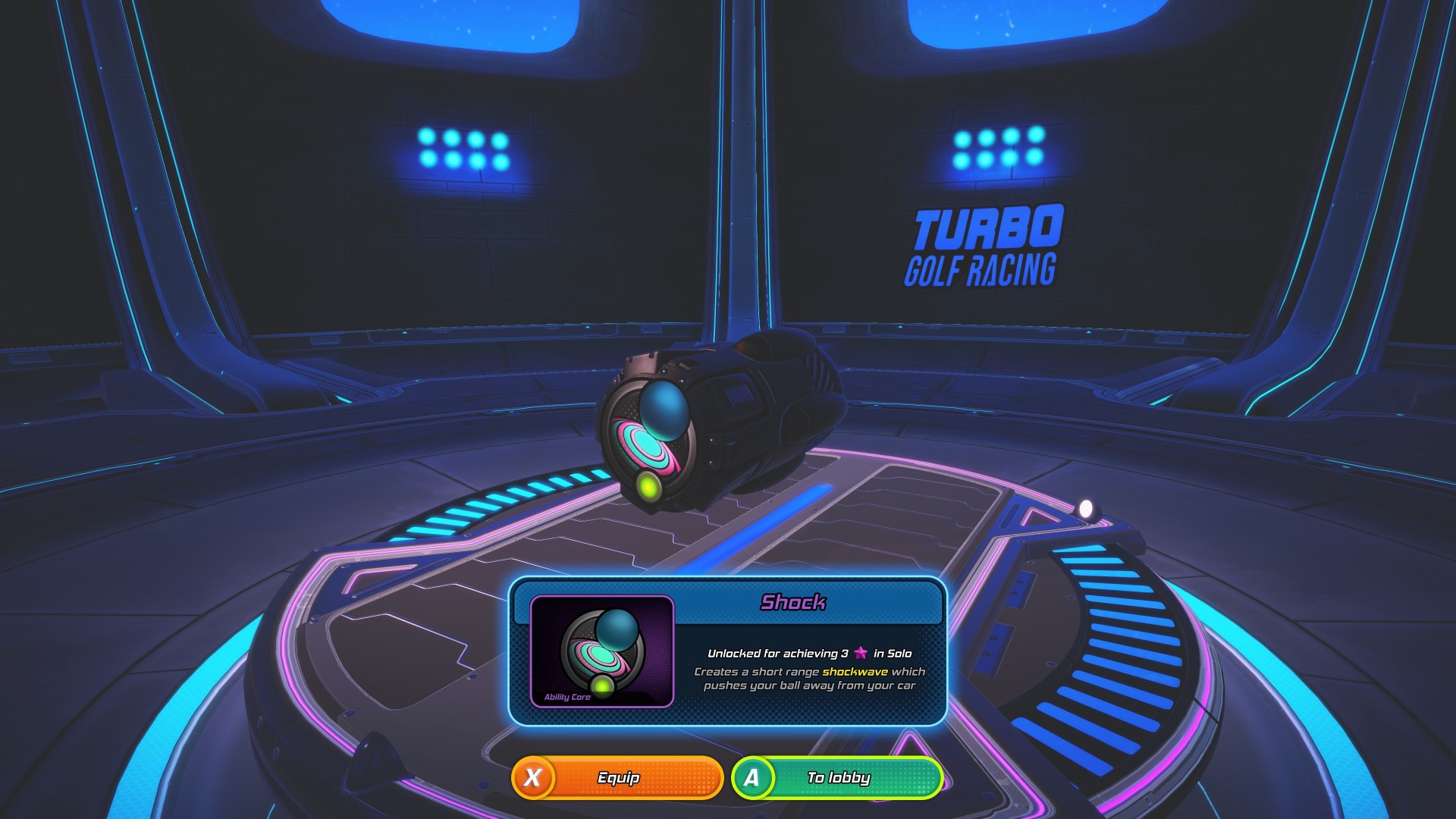Click the green A button icon
This screenshot has height=819, width=1456.
[x=753, y=777]
